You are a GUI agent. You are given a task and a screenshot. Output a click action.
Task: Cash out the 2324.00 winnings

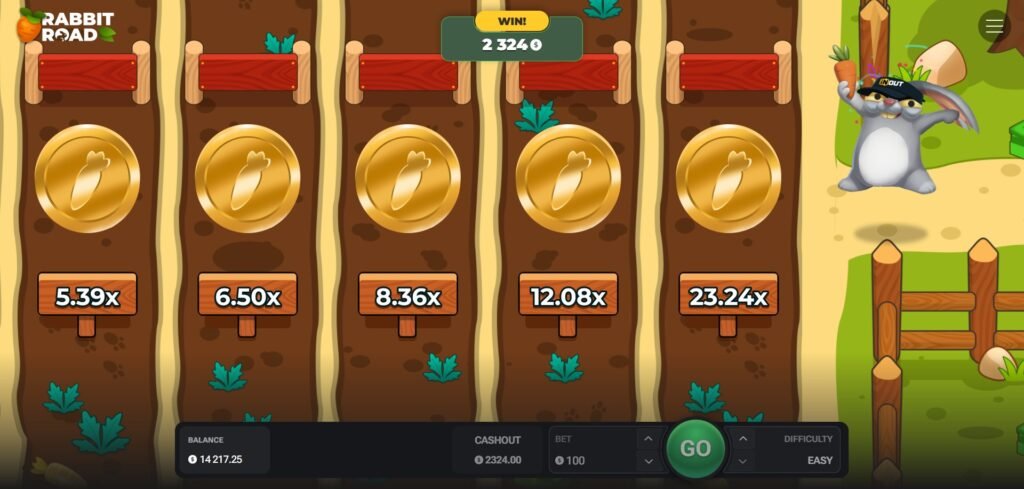click(x=498, y=450)
